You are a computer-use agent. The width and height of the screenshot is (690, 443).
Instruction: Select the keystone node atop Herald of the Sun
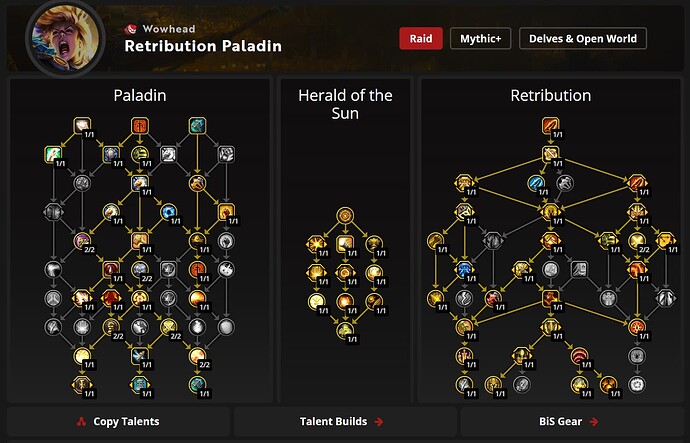click(x=345, y=214)
